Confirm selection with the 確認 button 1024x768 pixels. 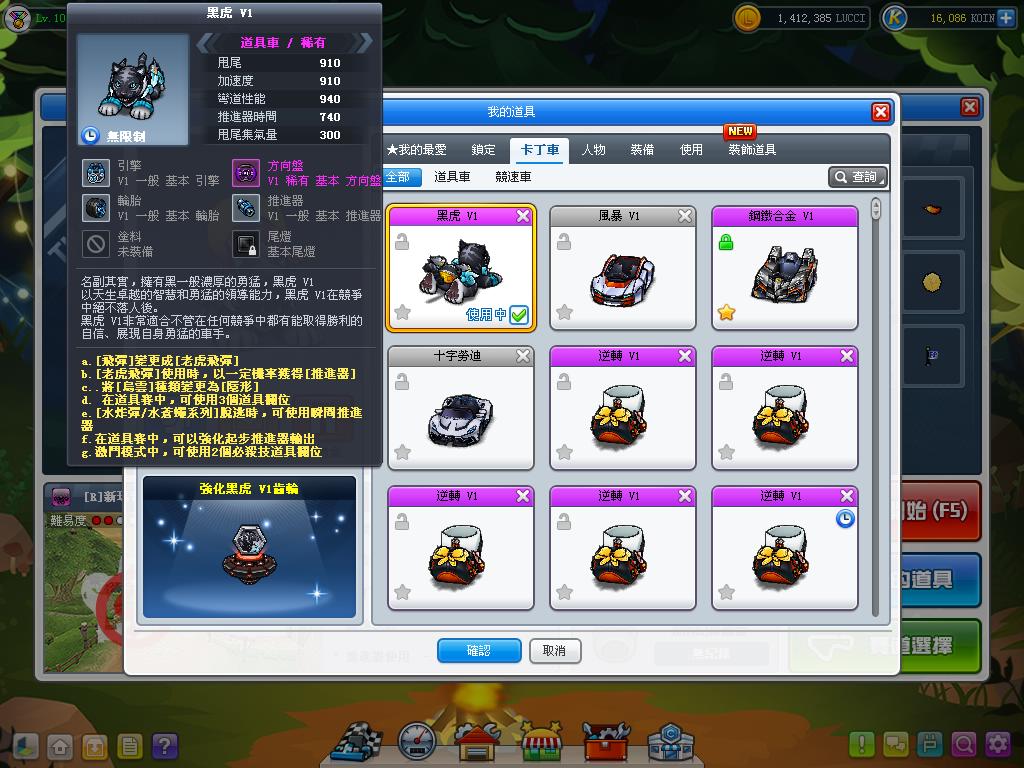point(479,651)
